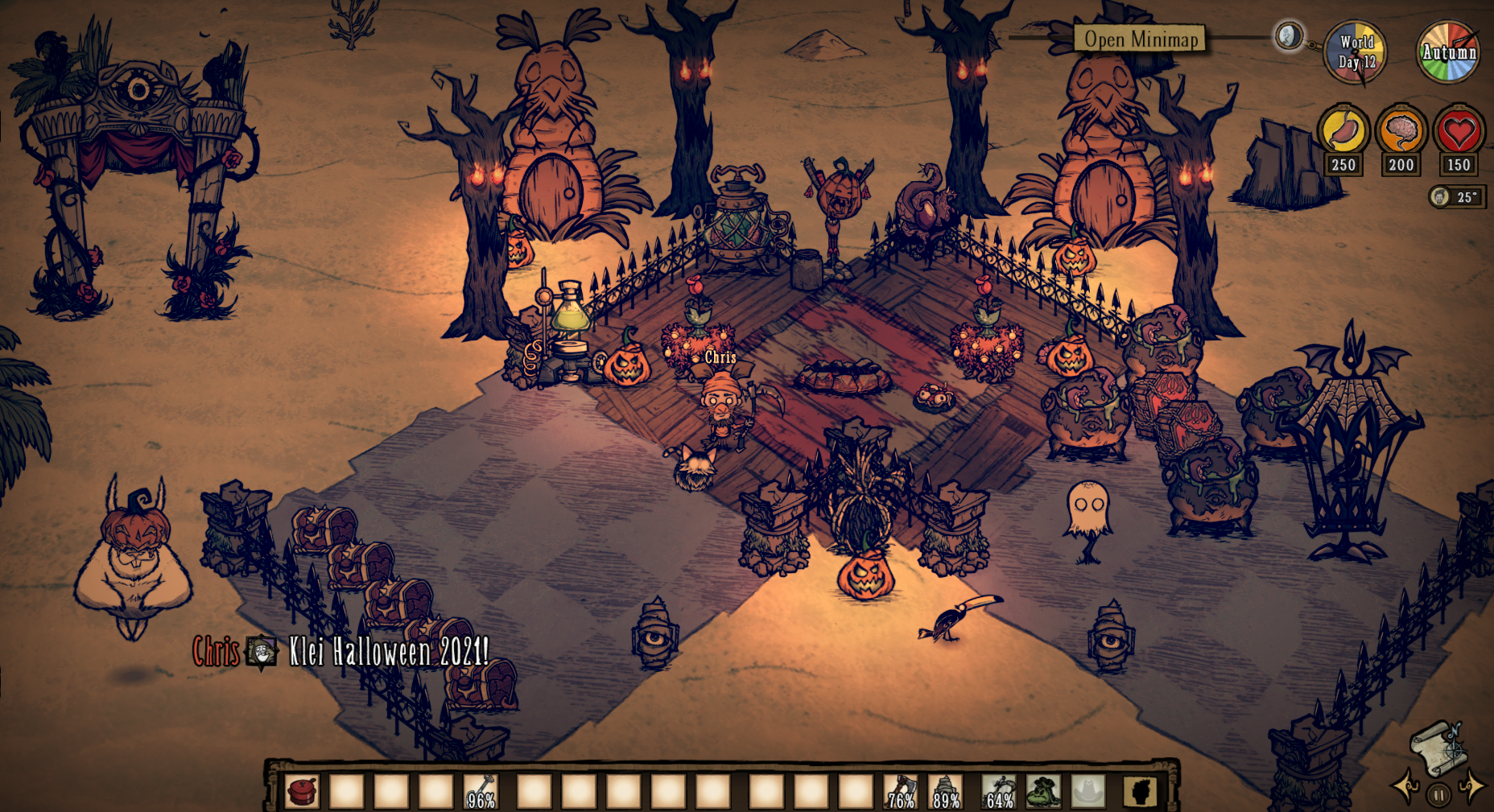Select the 96% durability tool slot

[481, 791]
